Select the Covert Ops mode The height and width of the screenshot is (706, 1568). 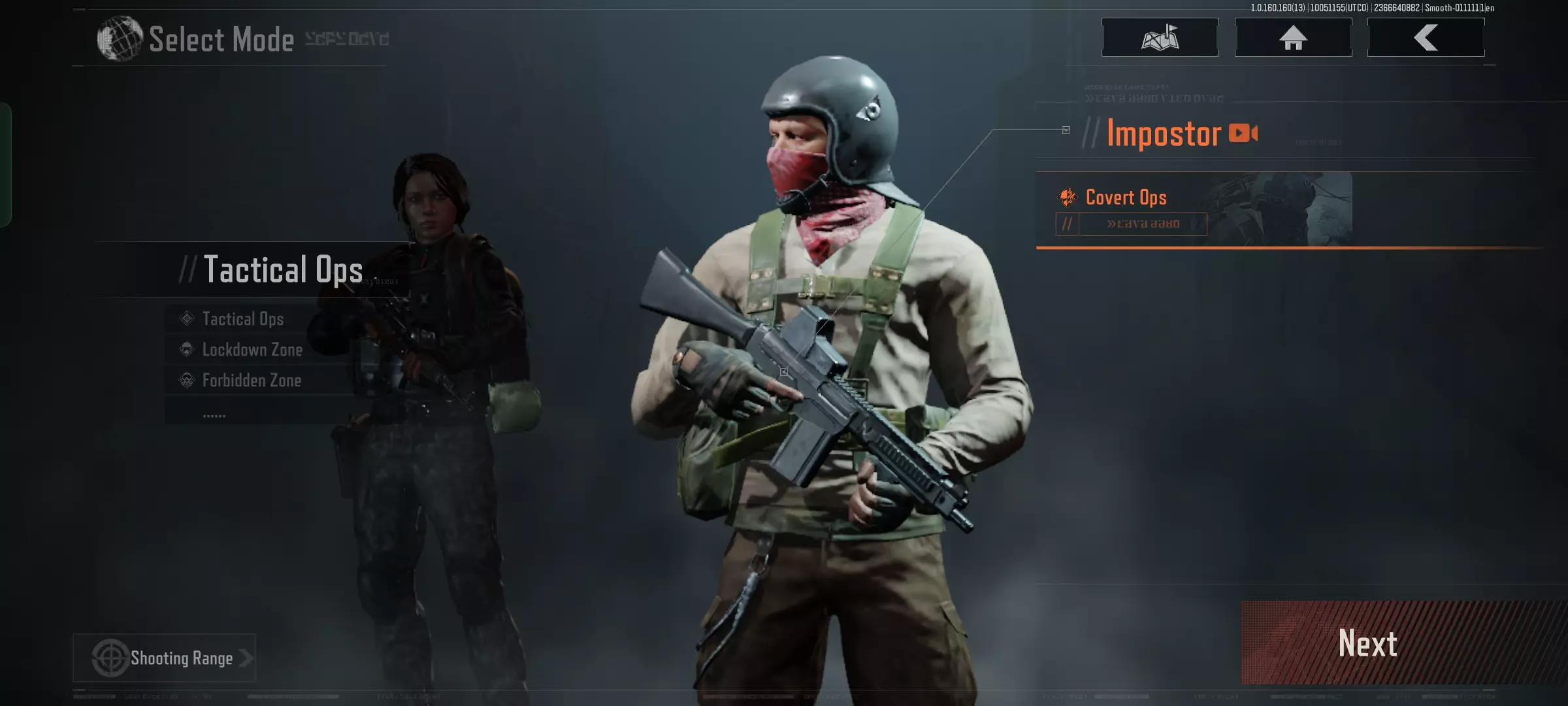1126,197
